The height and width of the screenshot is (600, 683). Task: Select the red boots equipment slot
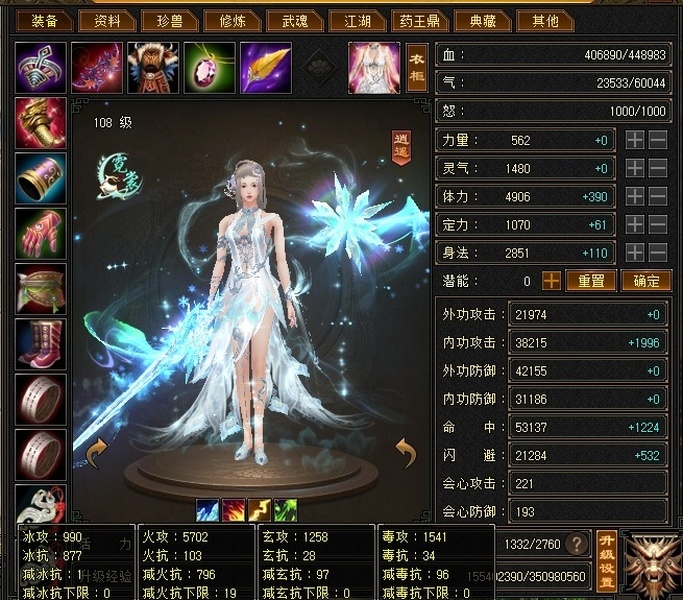pyautogui.click(x=41, y=345)
